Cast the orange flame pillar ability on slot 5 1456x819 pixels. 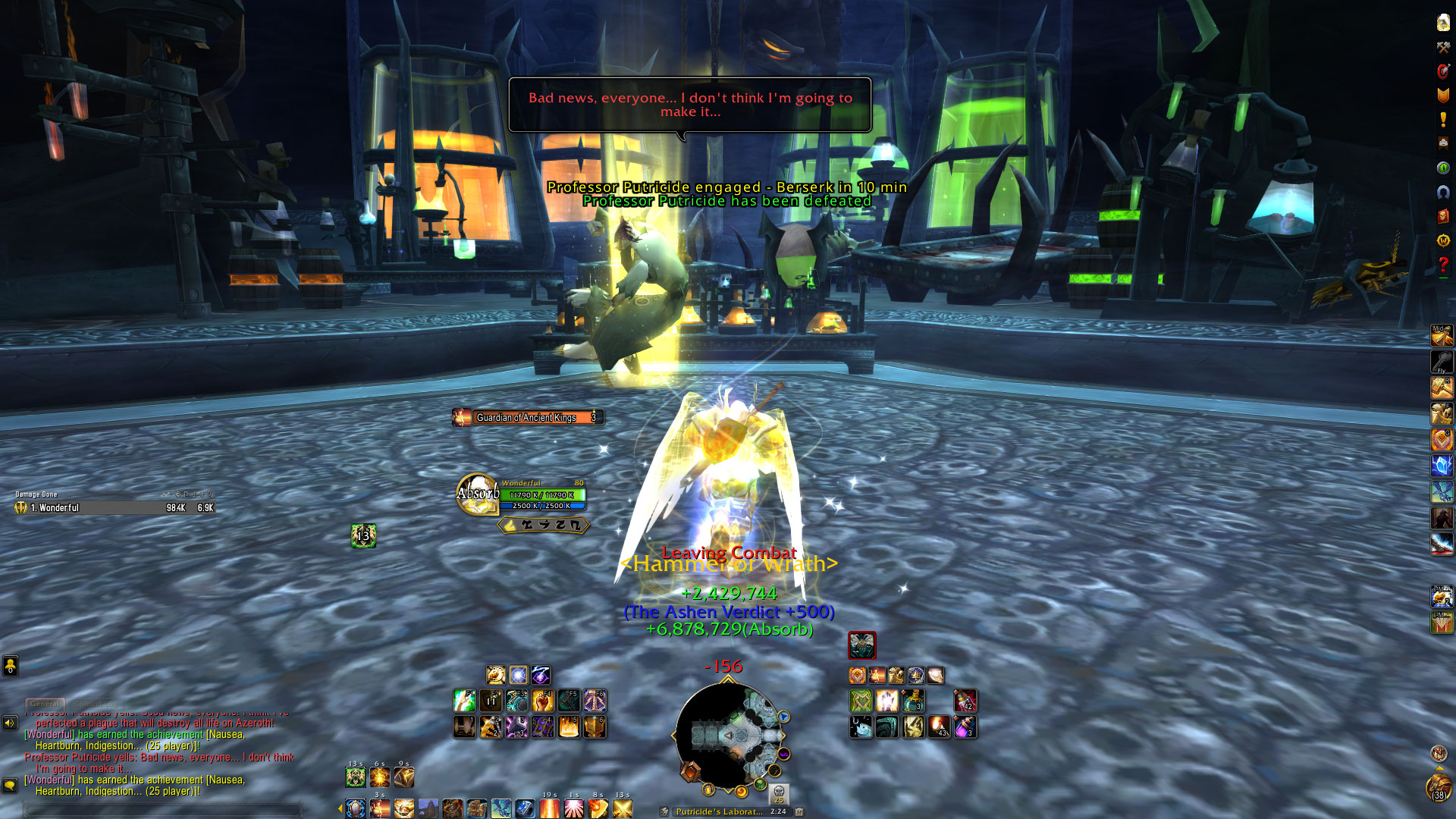point(569,727)
